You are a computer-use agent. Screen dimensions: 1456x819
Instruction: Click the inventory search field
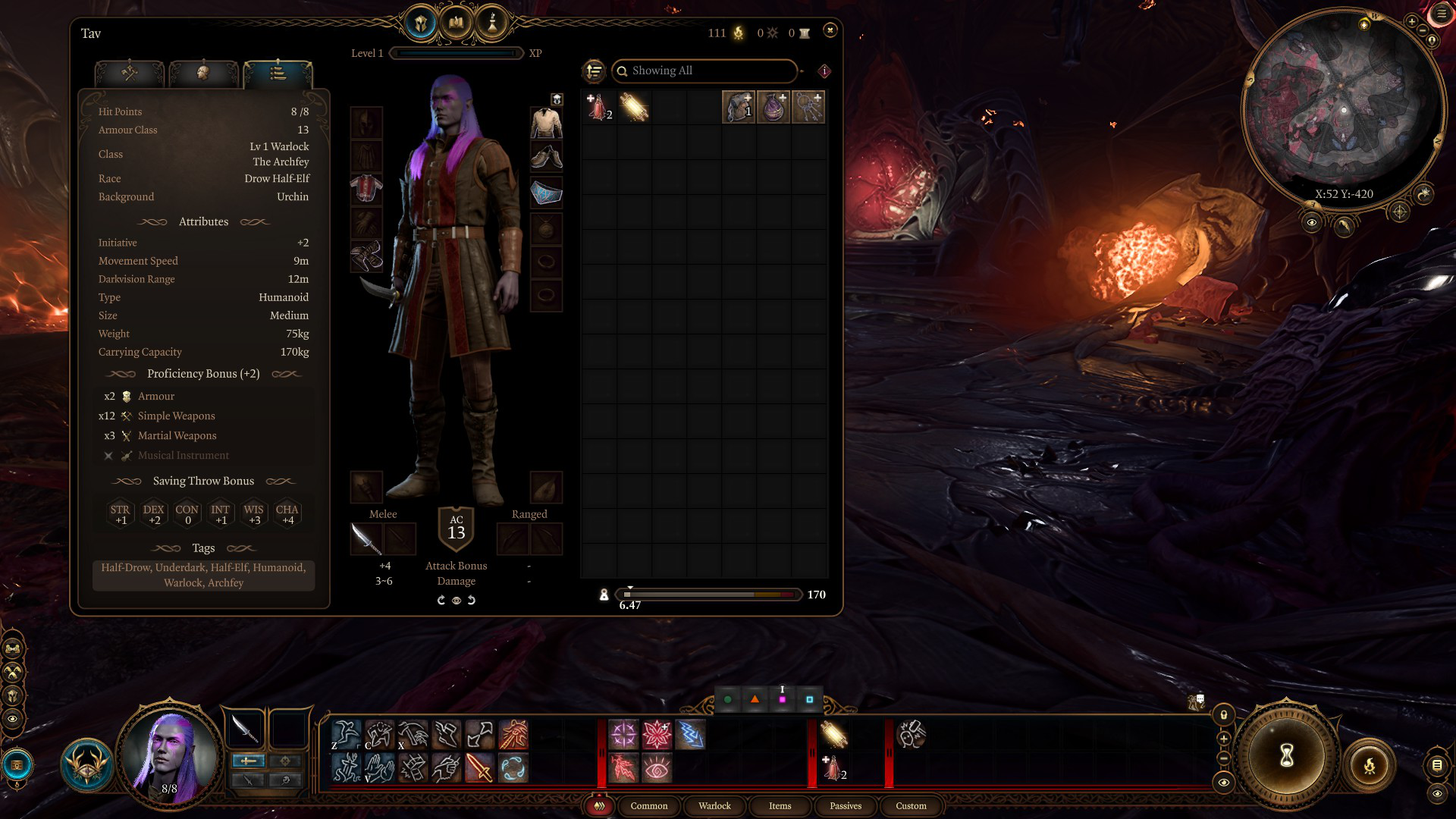pos(705,71)
